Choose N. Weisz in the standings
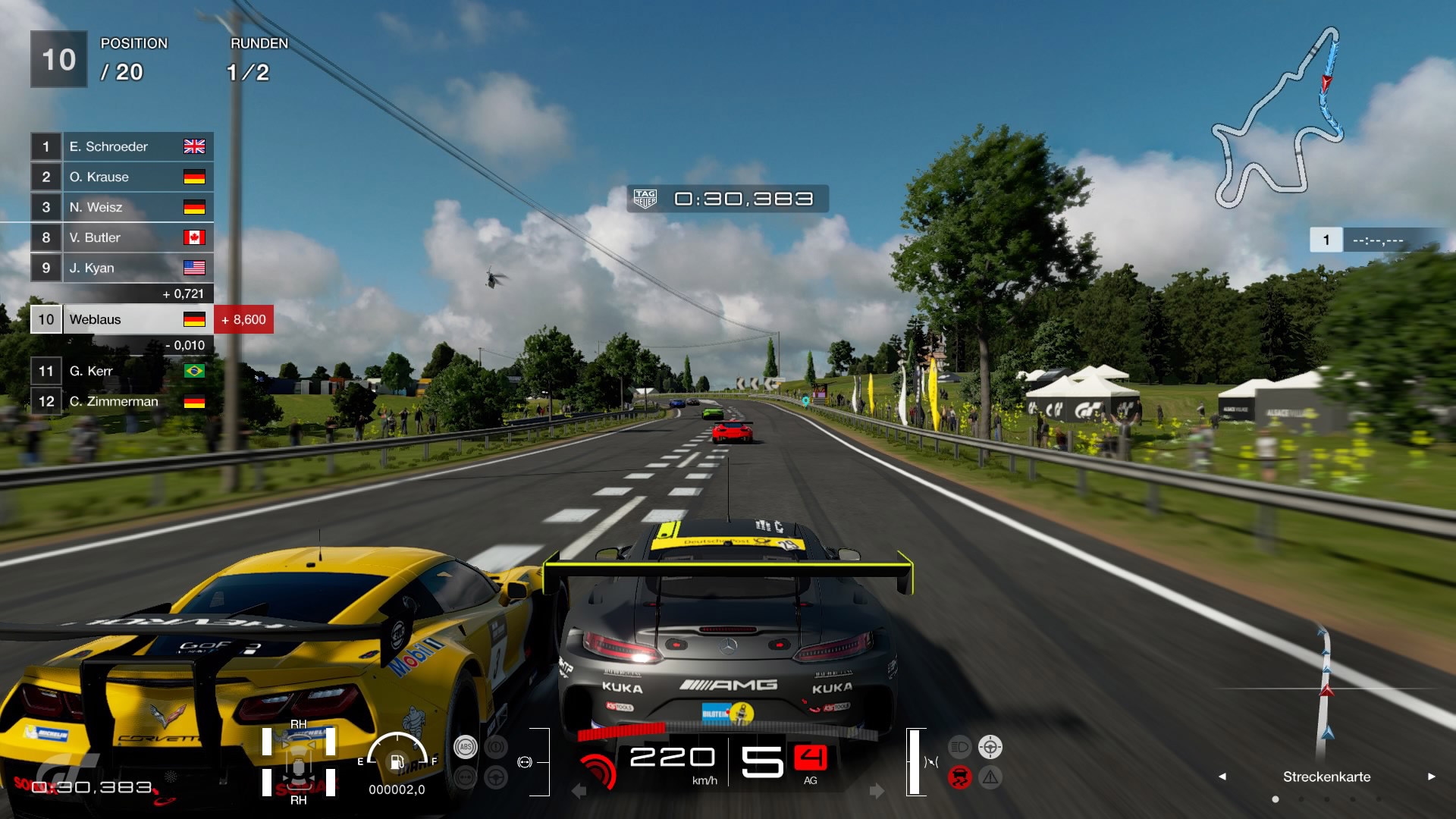 coord(121,207)
